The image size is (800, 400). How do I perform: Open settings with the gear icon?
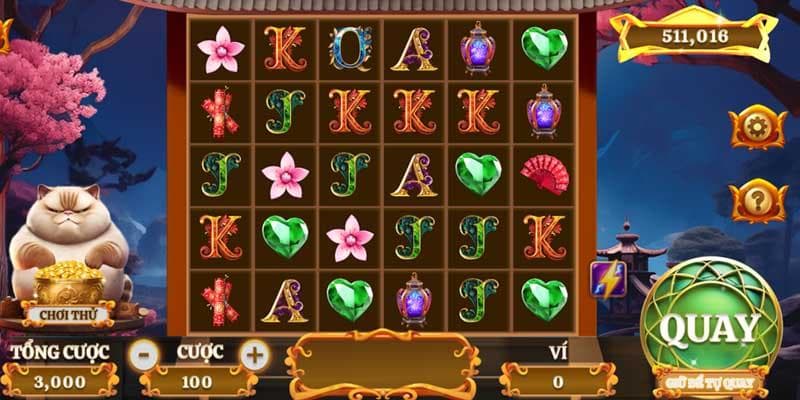(x=756, y=127)
